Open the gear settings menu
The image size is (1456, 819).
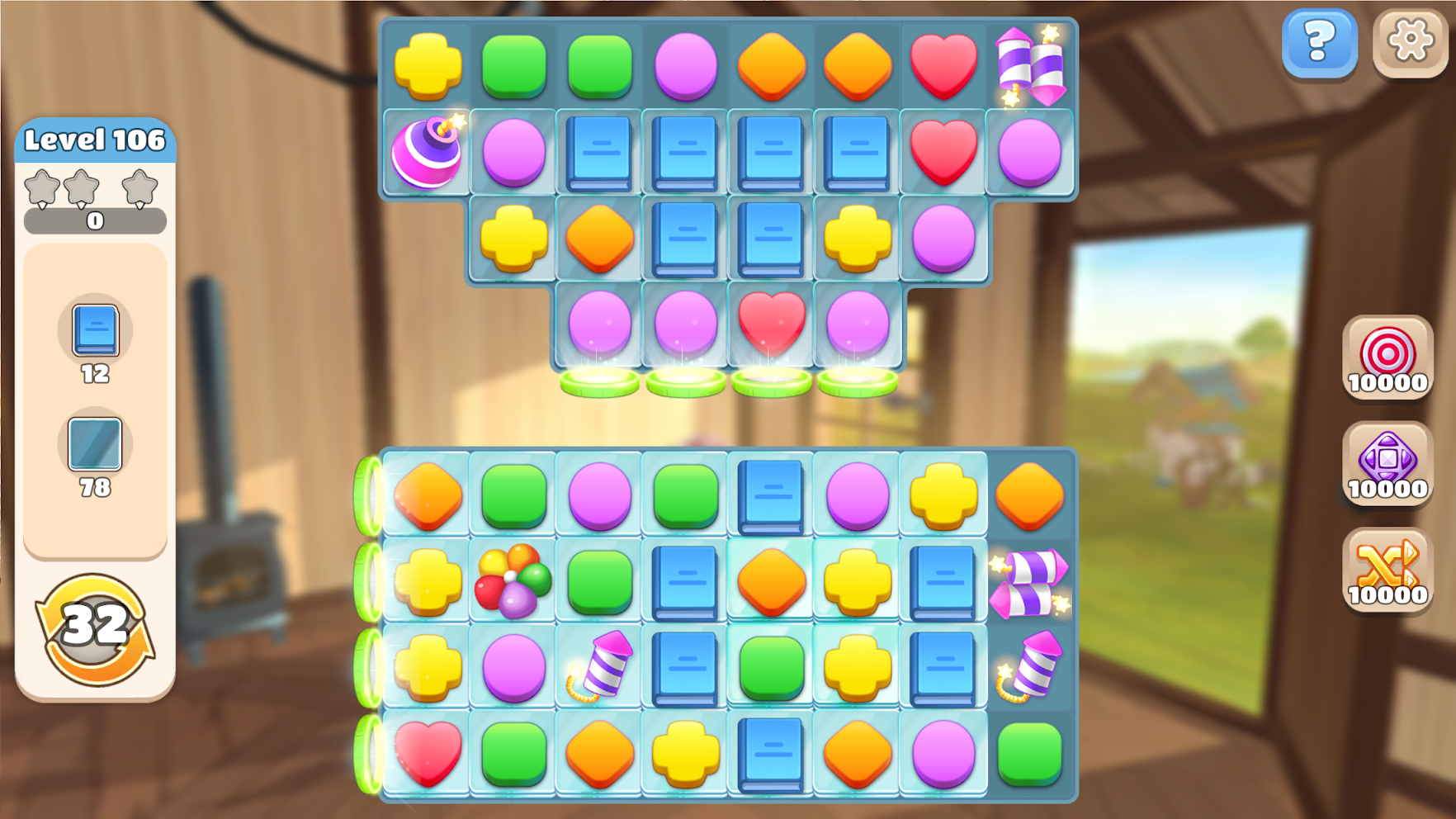(x=1410, y=42)
